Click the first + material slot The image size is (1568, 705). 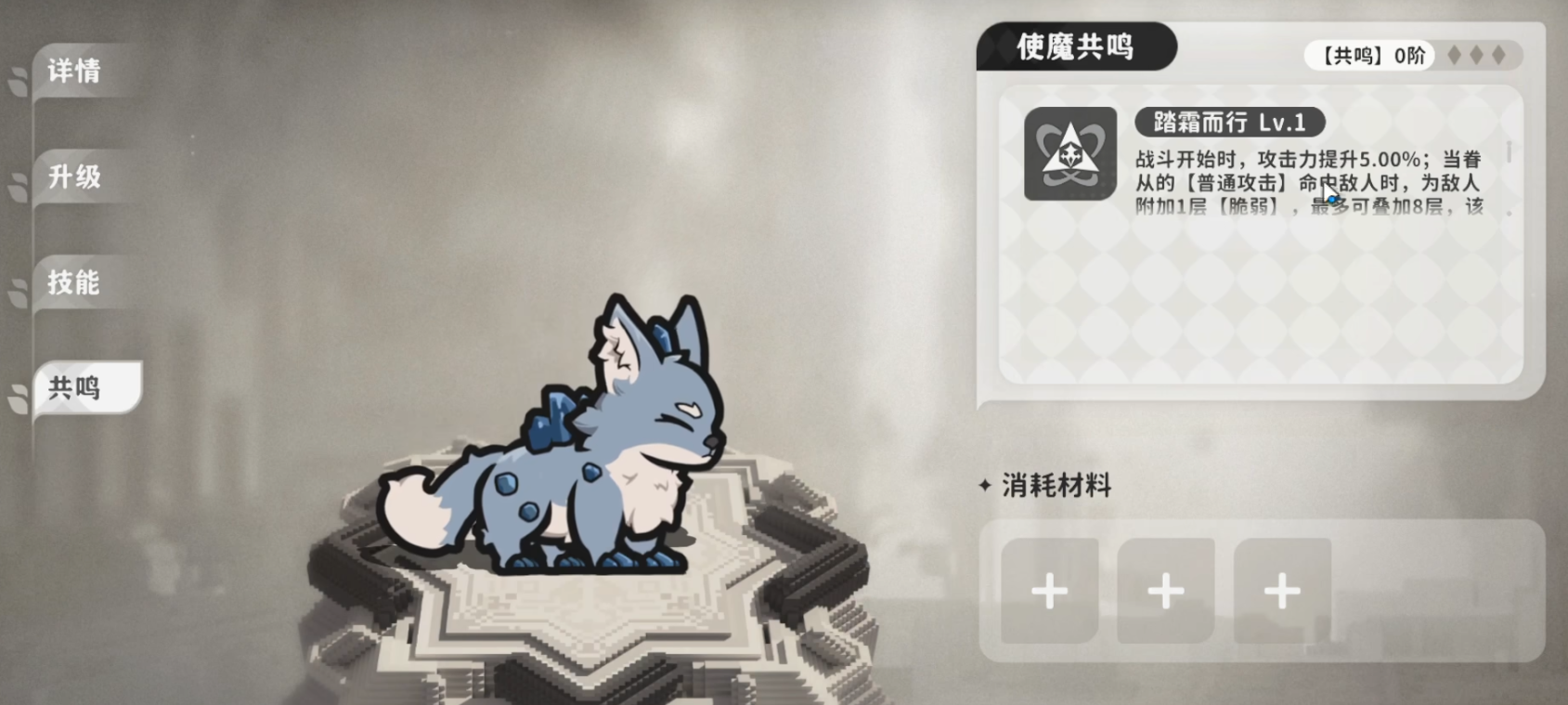[x=1049, y=592]
